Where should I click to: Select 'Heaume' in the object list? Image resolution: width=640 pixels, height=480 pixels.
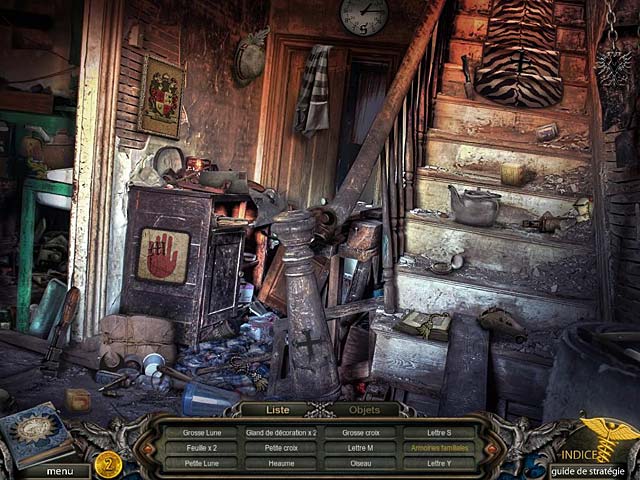point(281,463)
